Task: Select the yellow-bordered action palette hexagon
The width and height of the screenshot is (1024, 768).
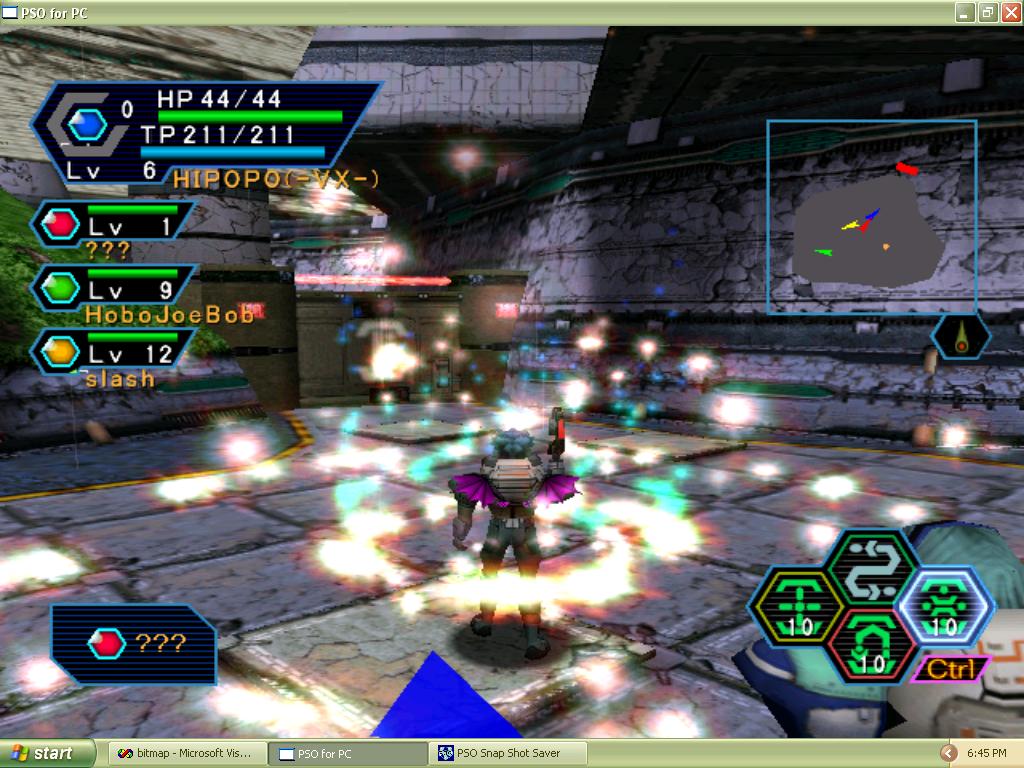Action: (794, 607)
